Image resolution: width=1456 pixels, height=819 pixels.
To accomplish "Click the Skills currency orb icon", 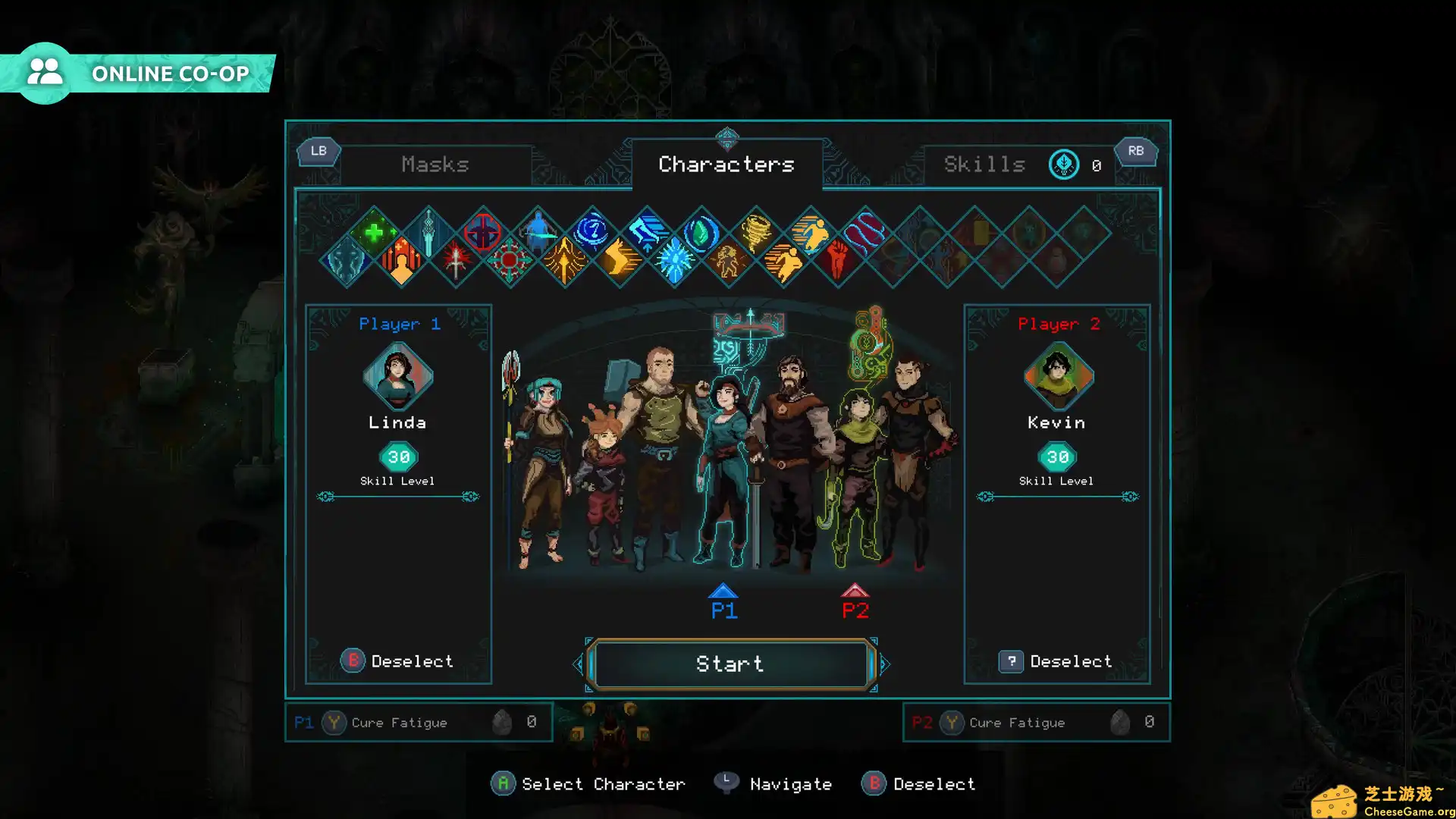I will point(1063,164).
